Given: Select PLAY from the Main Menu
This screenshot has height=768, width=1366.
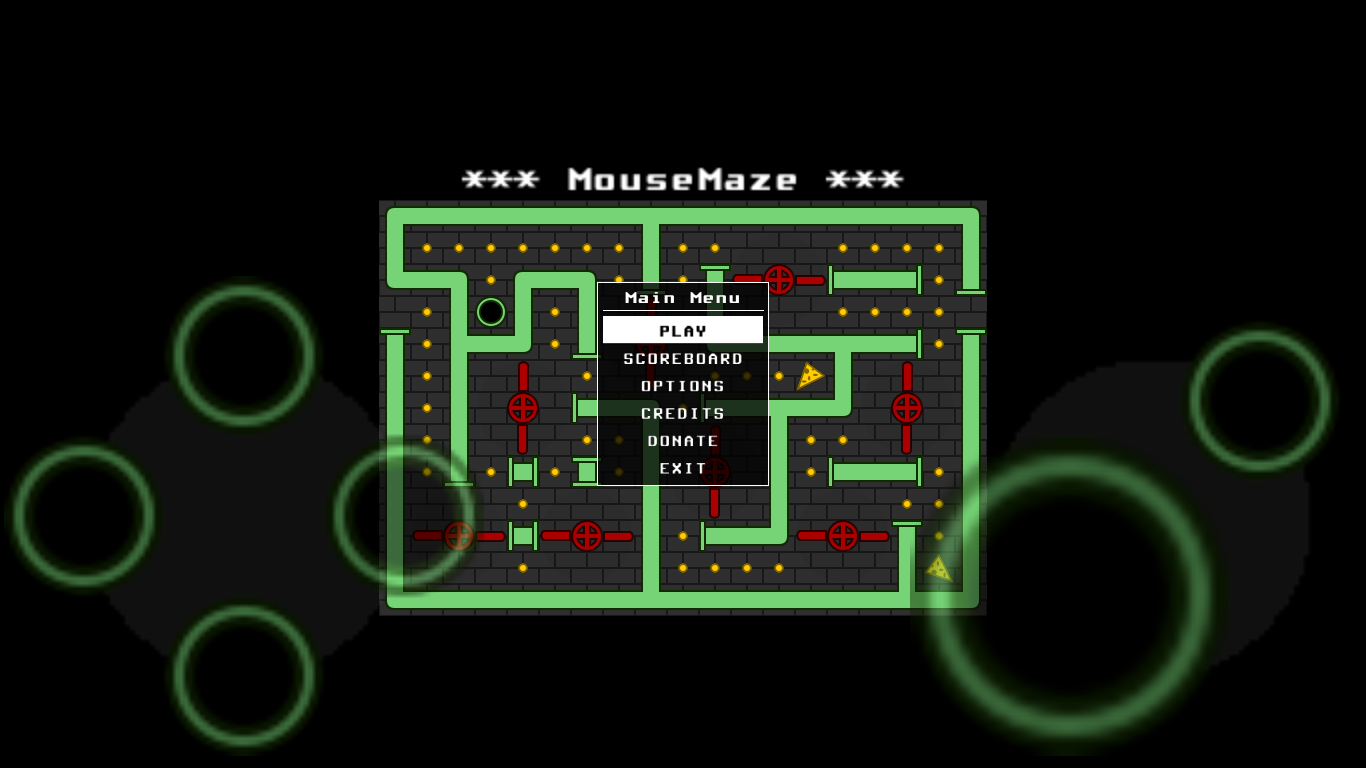Looking at the screenshot, I should pyautogui.click(x=682, y=329).
